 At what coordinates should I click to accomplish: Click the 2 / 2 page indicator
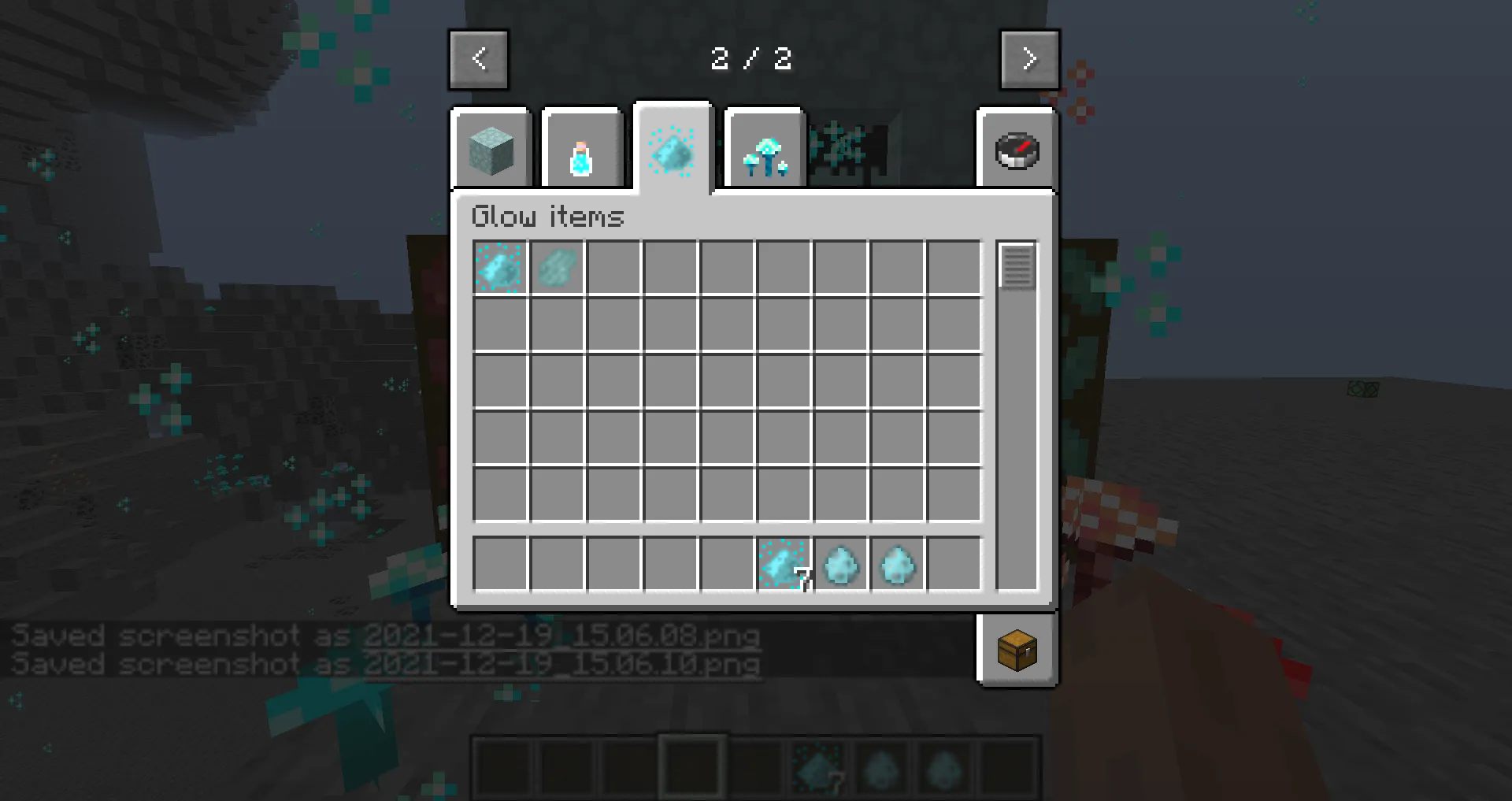coord(752,59)
